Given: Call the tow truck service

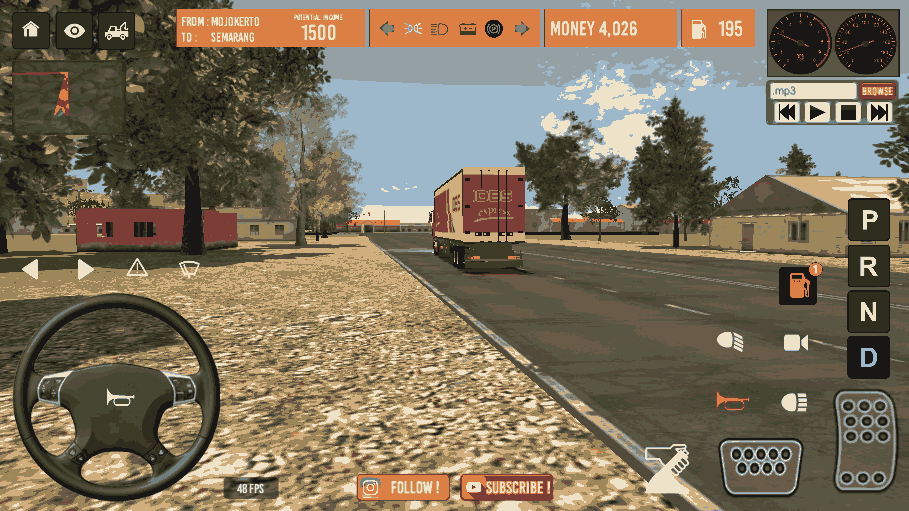Looking at the screenshot, I should click(116, 30).
